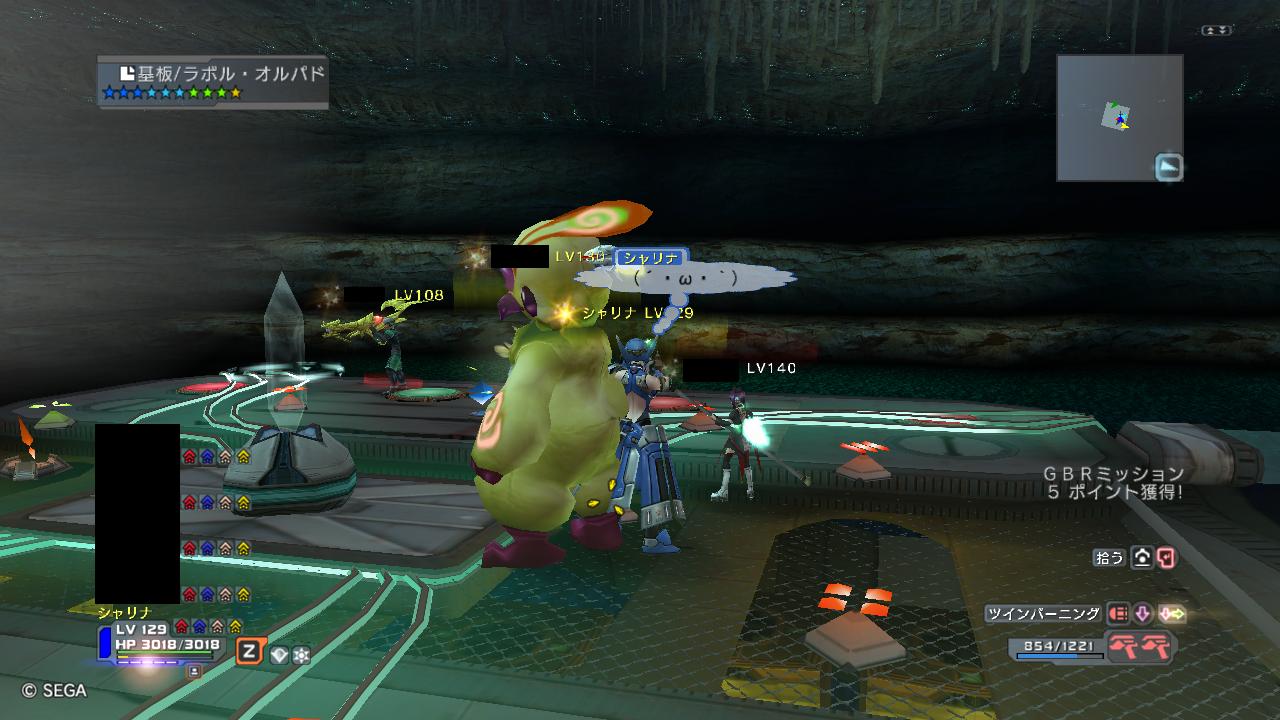Viewport: 1280px width, 720px height.
Task: Click the diamond gem icon beside Z
Action: pyautogui.click(x=279, y=655)
